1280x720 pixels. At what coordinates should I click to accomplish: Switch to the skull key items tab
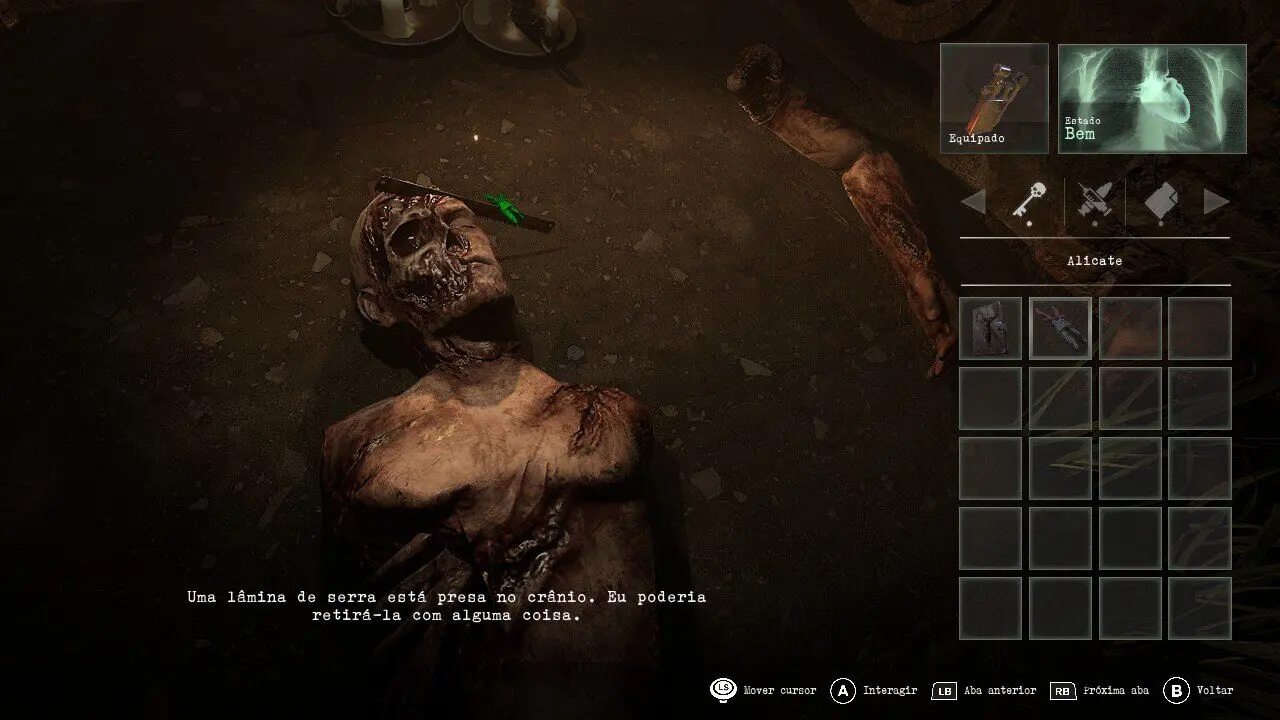click(x=1029, y=201)
